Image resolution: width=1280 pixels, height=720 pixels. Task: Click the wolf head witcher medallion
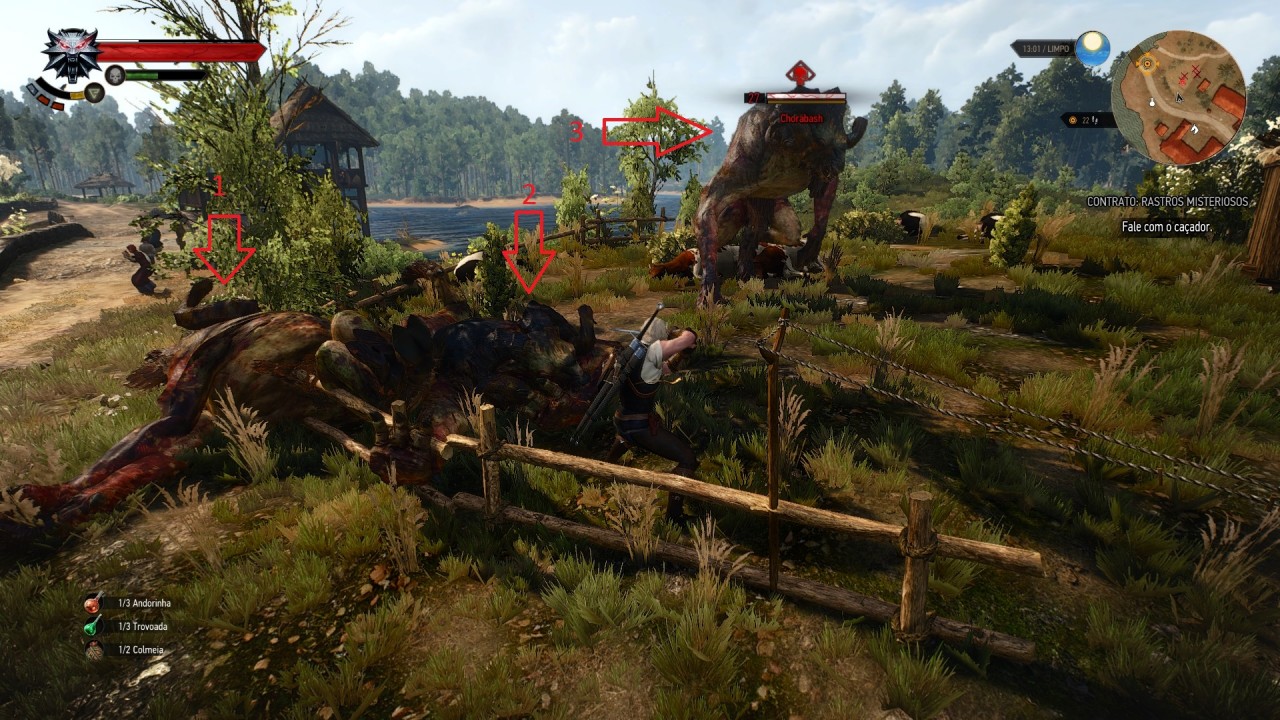tap(70, 53)
